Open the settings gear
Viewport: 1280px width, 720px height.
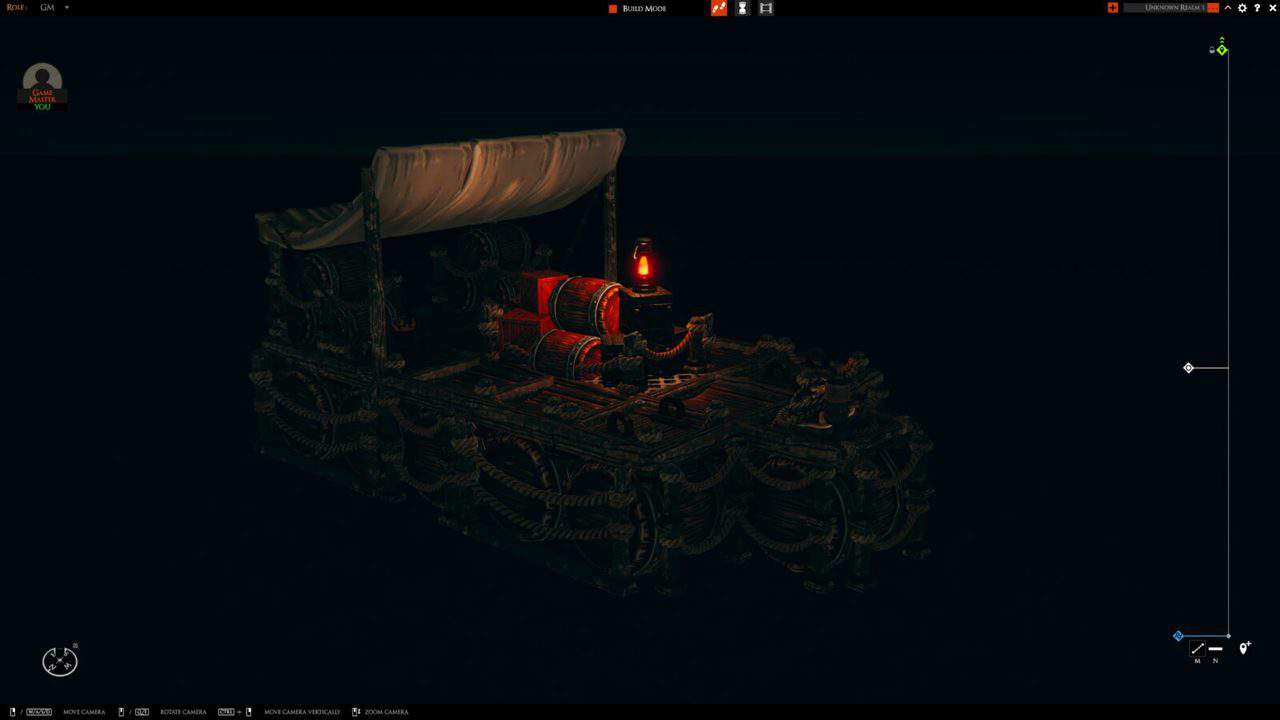pyautogui.click(x=1241, y=8)
